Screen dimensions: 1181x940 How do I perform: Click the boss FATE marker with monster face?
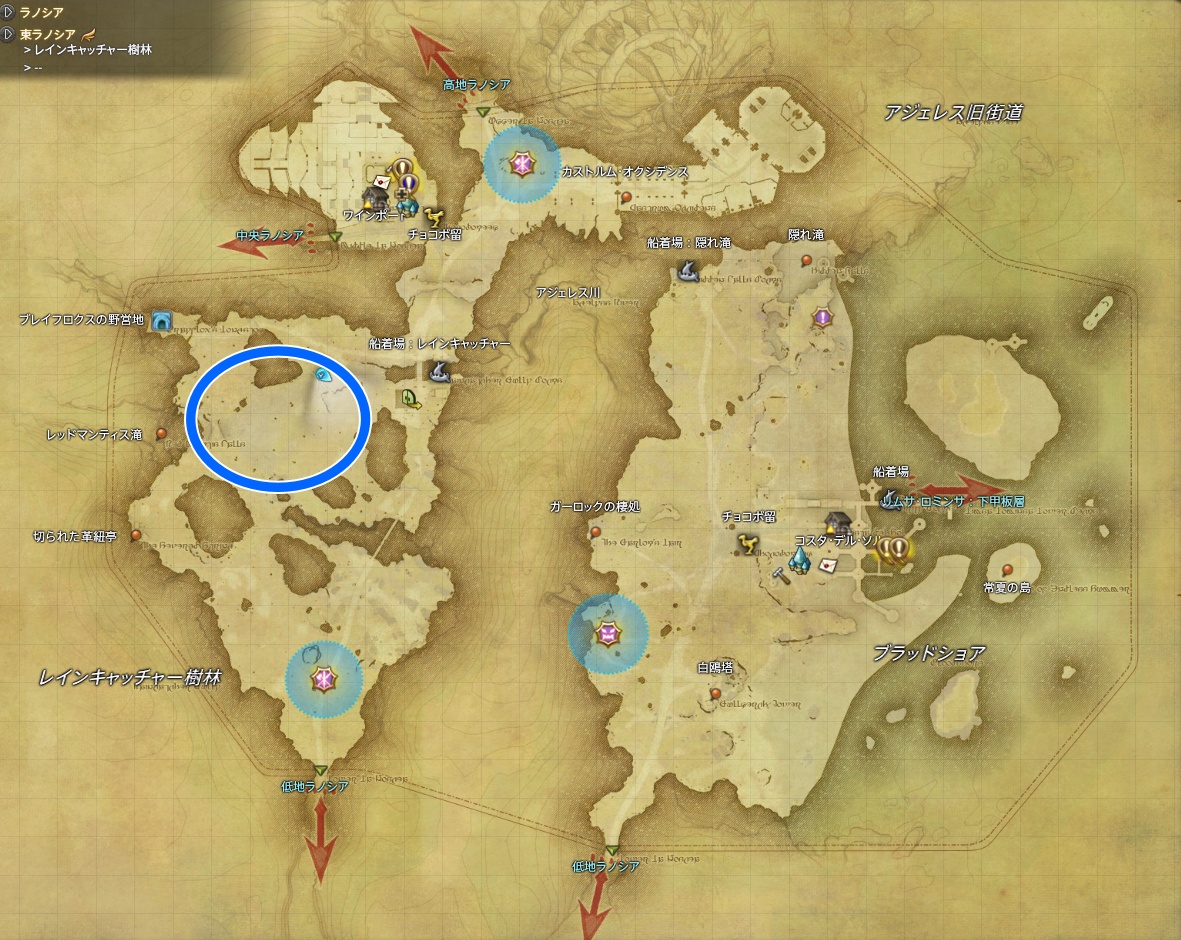point(607,633)
